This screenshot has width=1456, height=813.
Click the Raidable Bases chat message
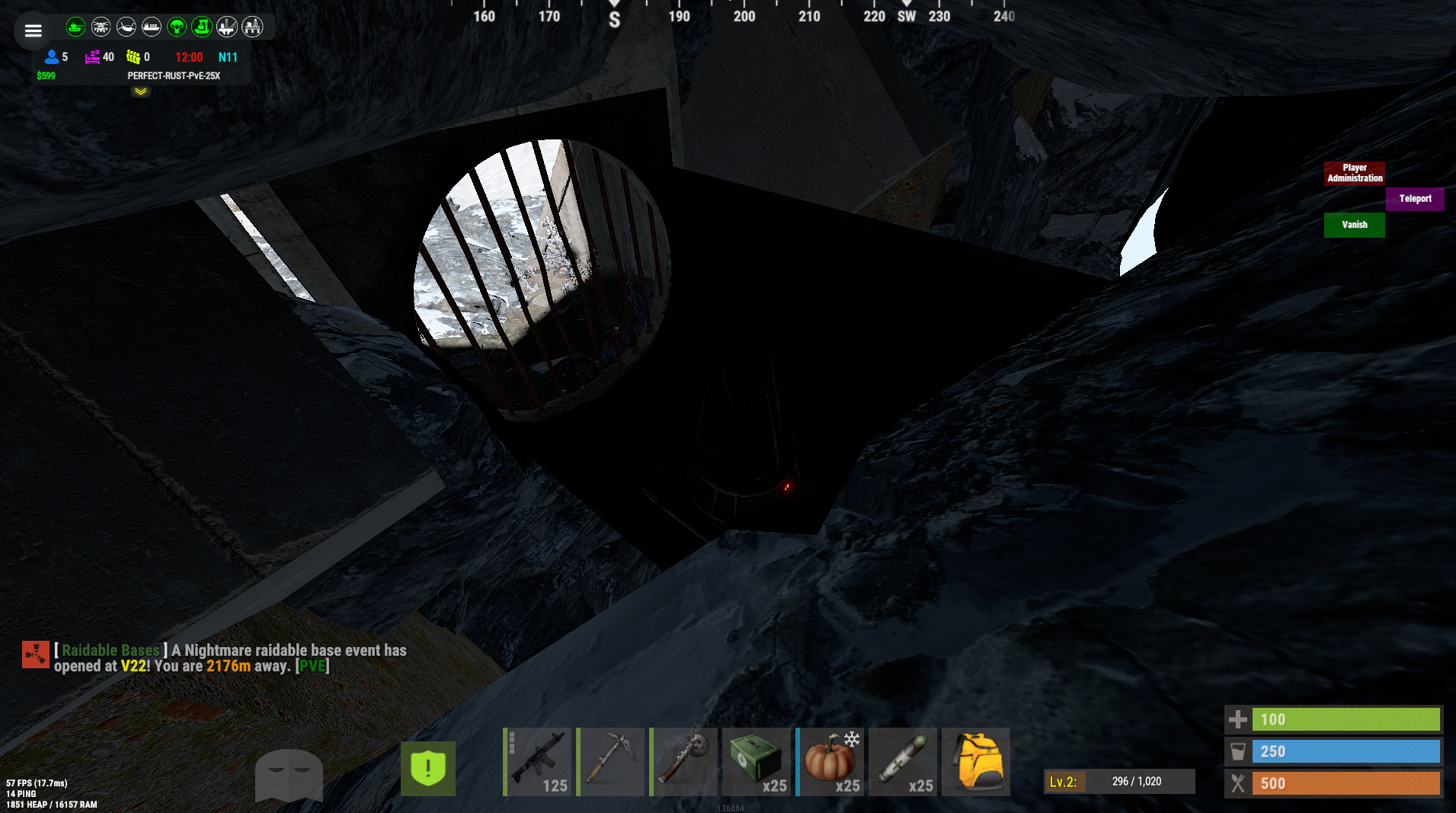point(230,658)
